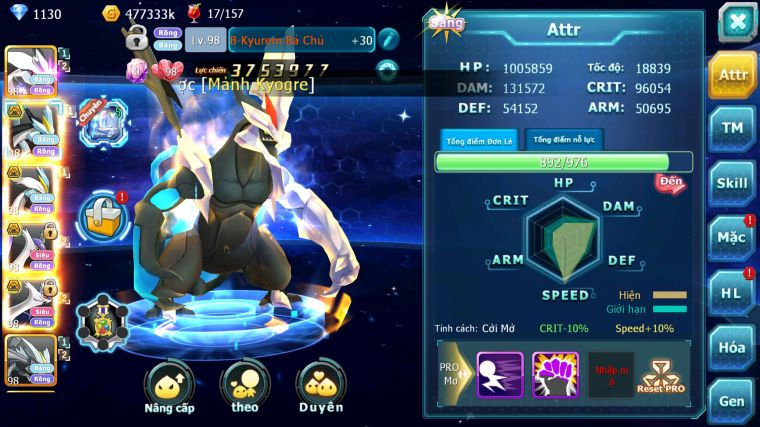
Task: Switch to the Hóa side tab
Action: (x=732, y=347)
